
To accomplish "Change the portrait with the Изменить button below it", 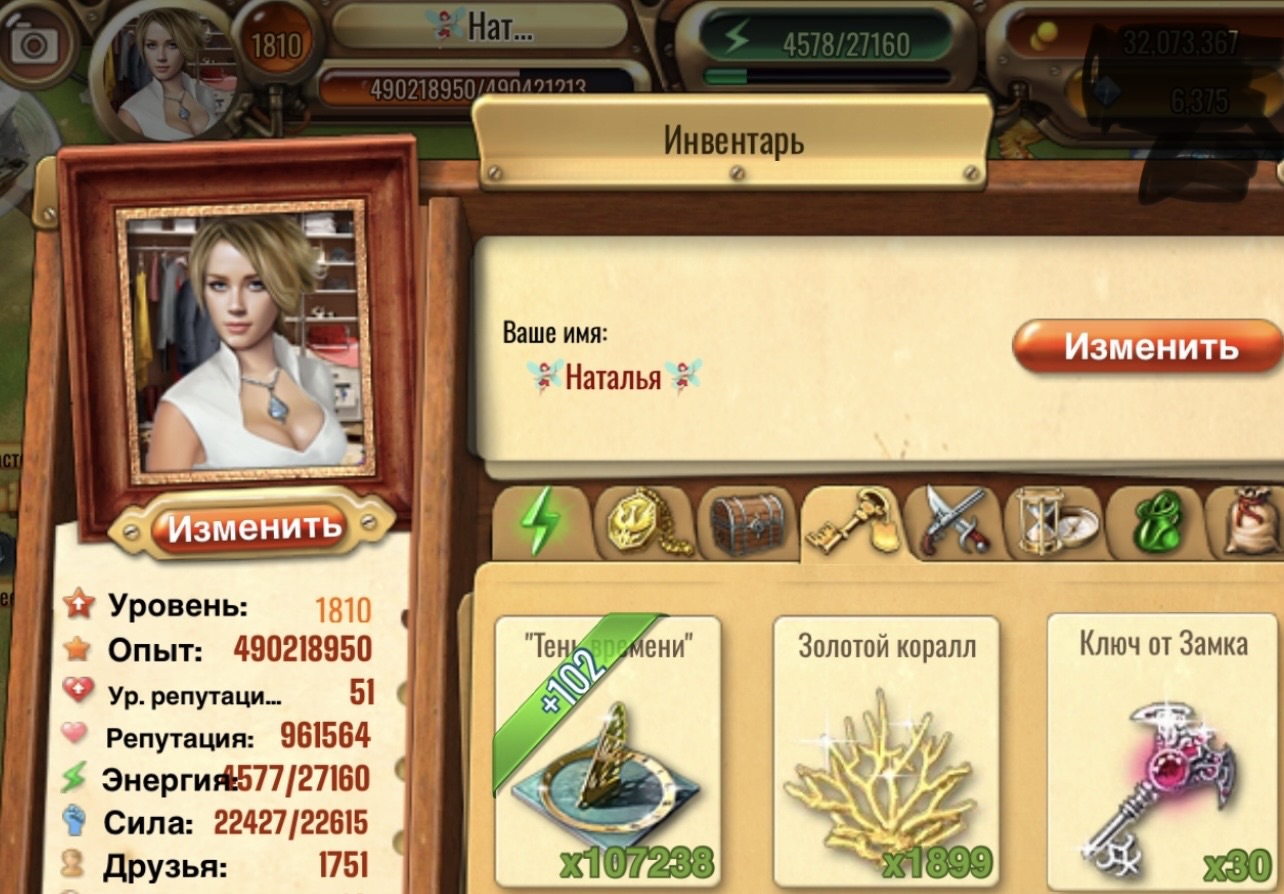I will click(x=253, y=526).
